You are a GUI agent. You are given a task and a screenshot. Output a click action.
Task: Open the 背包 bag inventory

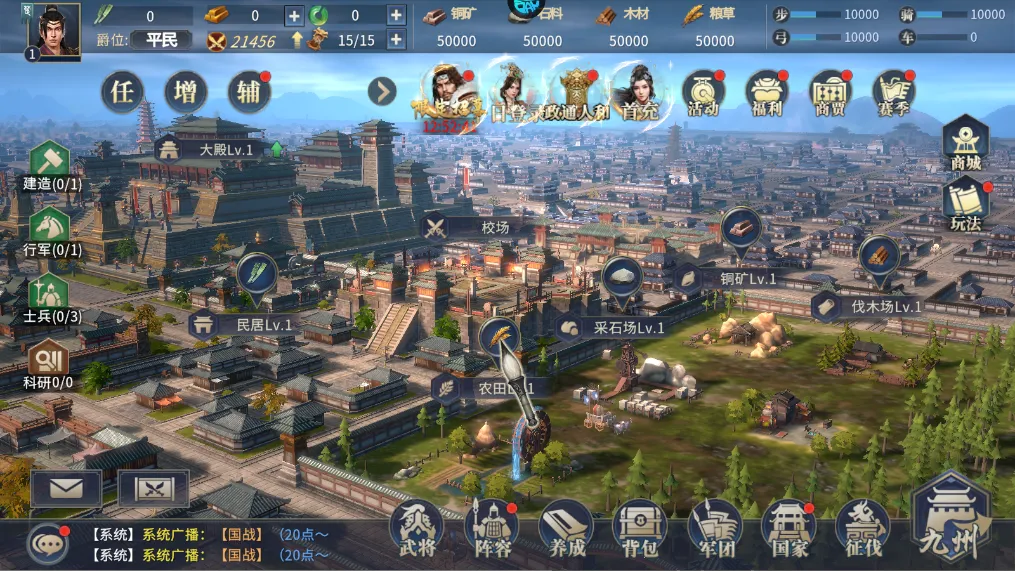coord(640,526)
